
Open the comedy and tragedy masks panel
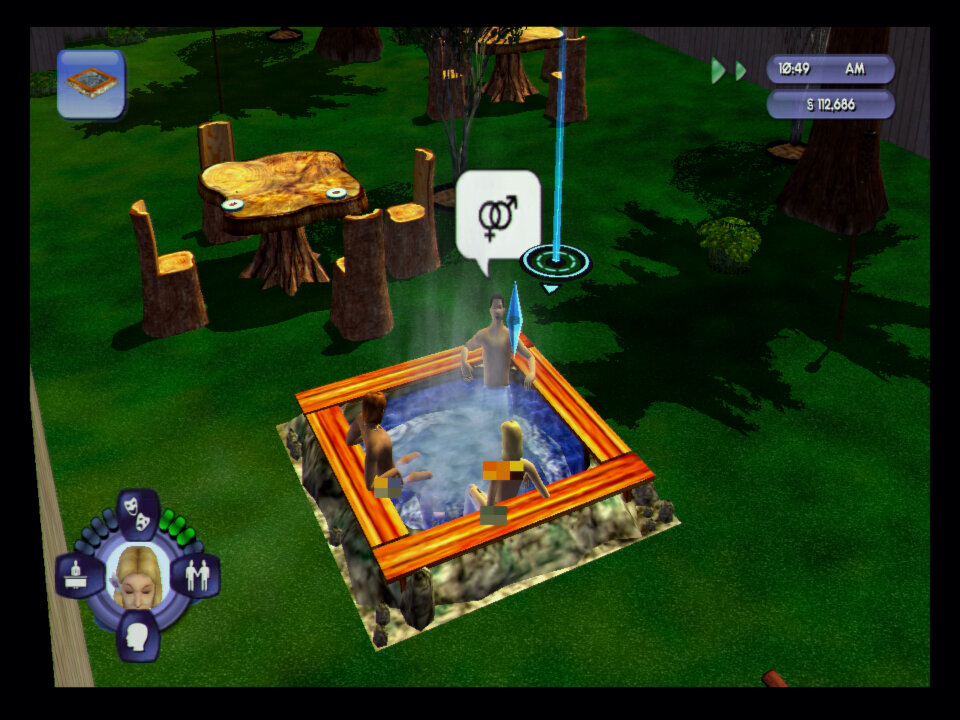point(138,512)
